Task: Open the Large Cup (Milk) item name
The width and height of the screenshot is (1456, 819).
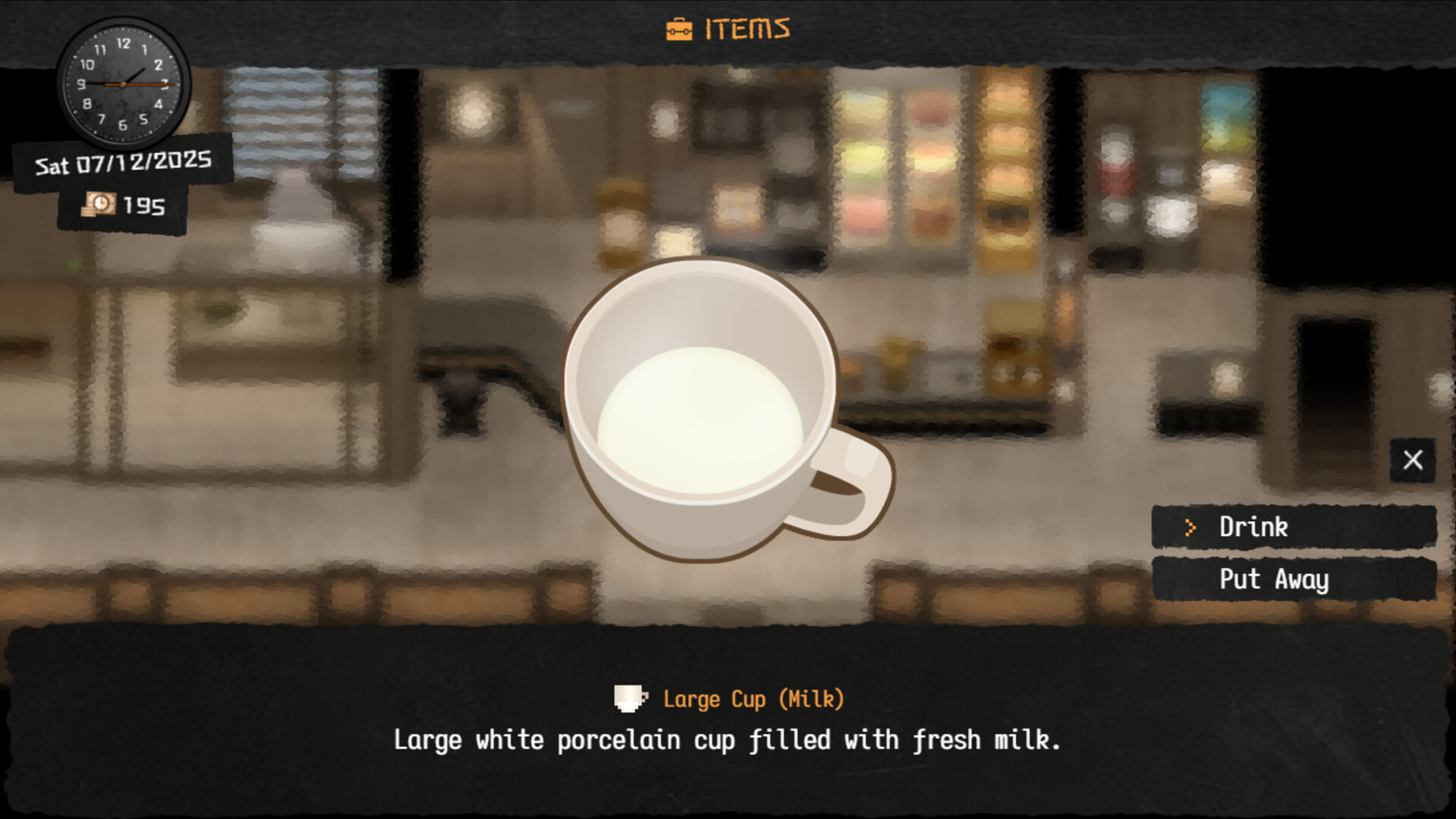Action: [x=753, y=698]
